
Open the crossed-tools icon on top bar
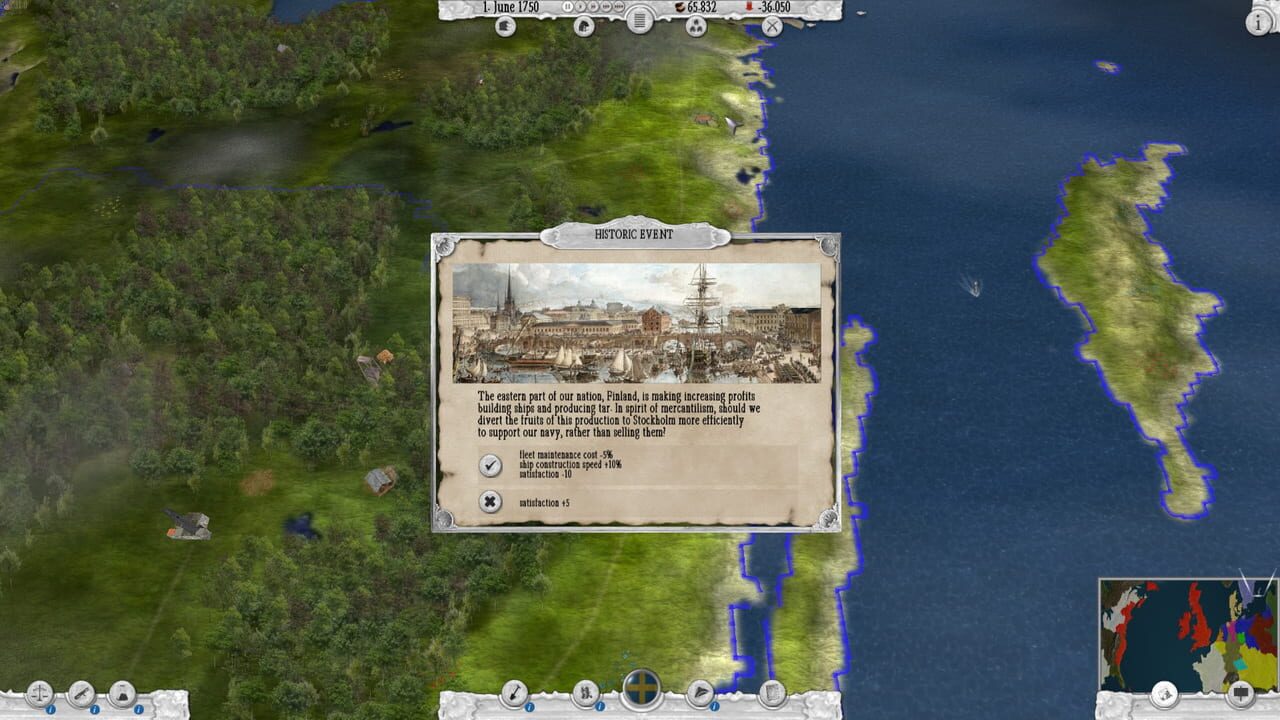(770, 27)
